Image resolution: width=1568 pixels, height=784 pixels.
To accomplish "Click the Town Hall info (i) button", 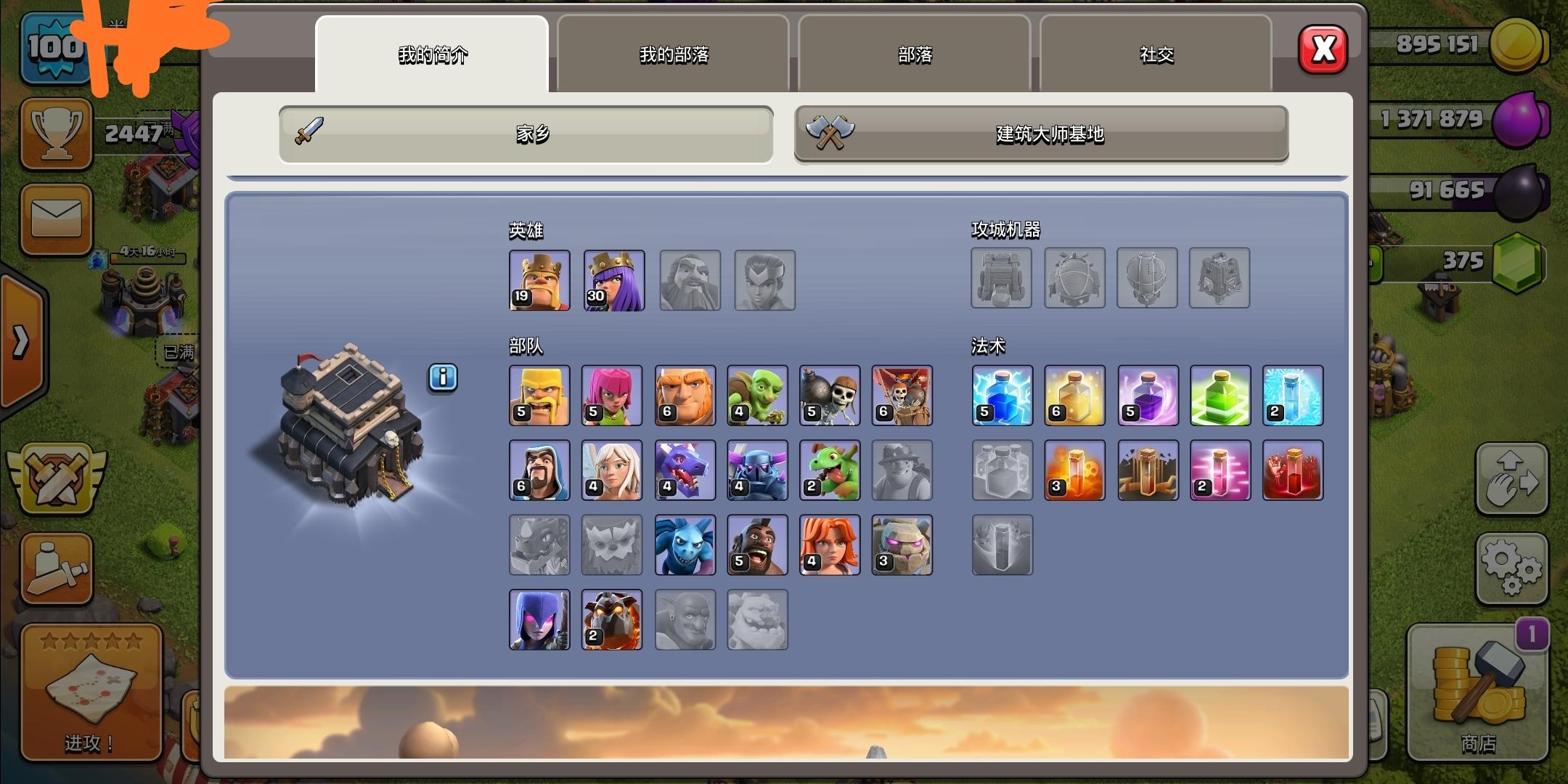I will pyautogui.click(x=443, y=377).
